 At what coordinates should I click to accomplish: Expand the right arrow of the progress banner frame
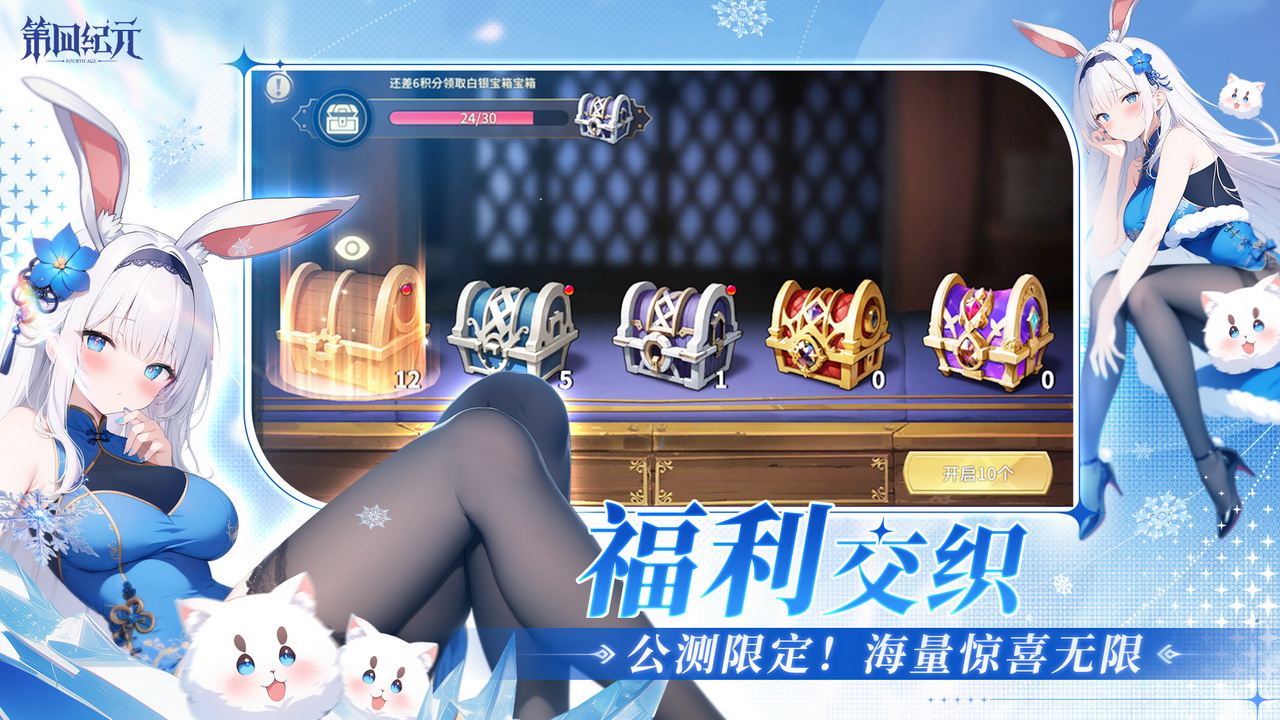pos(645,117)
